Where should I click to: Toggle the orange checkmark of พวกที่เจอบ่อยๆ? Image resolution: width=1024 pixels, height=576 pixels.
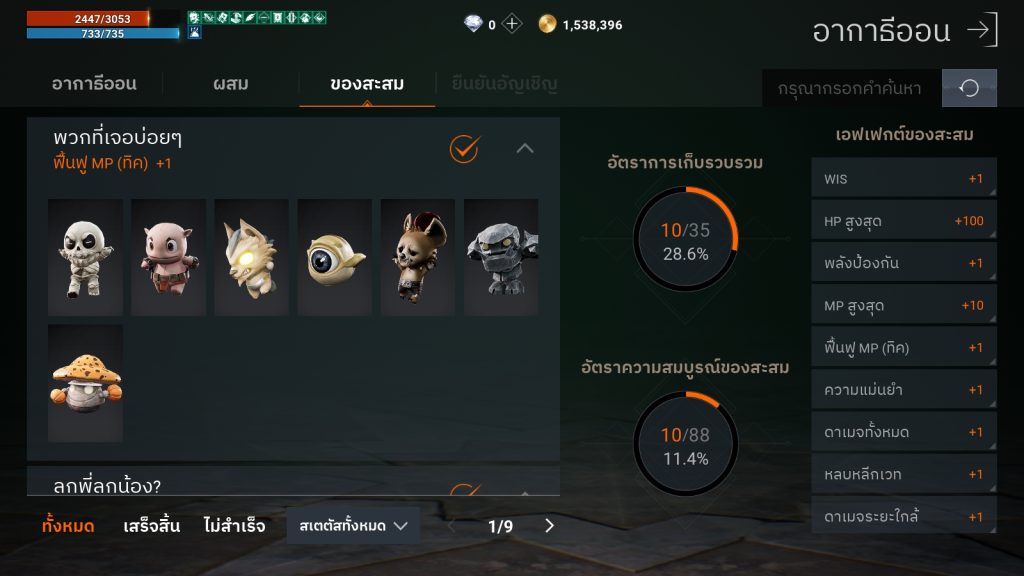(x=464, y=149)
